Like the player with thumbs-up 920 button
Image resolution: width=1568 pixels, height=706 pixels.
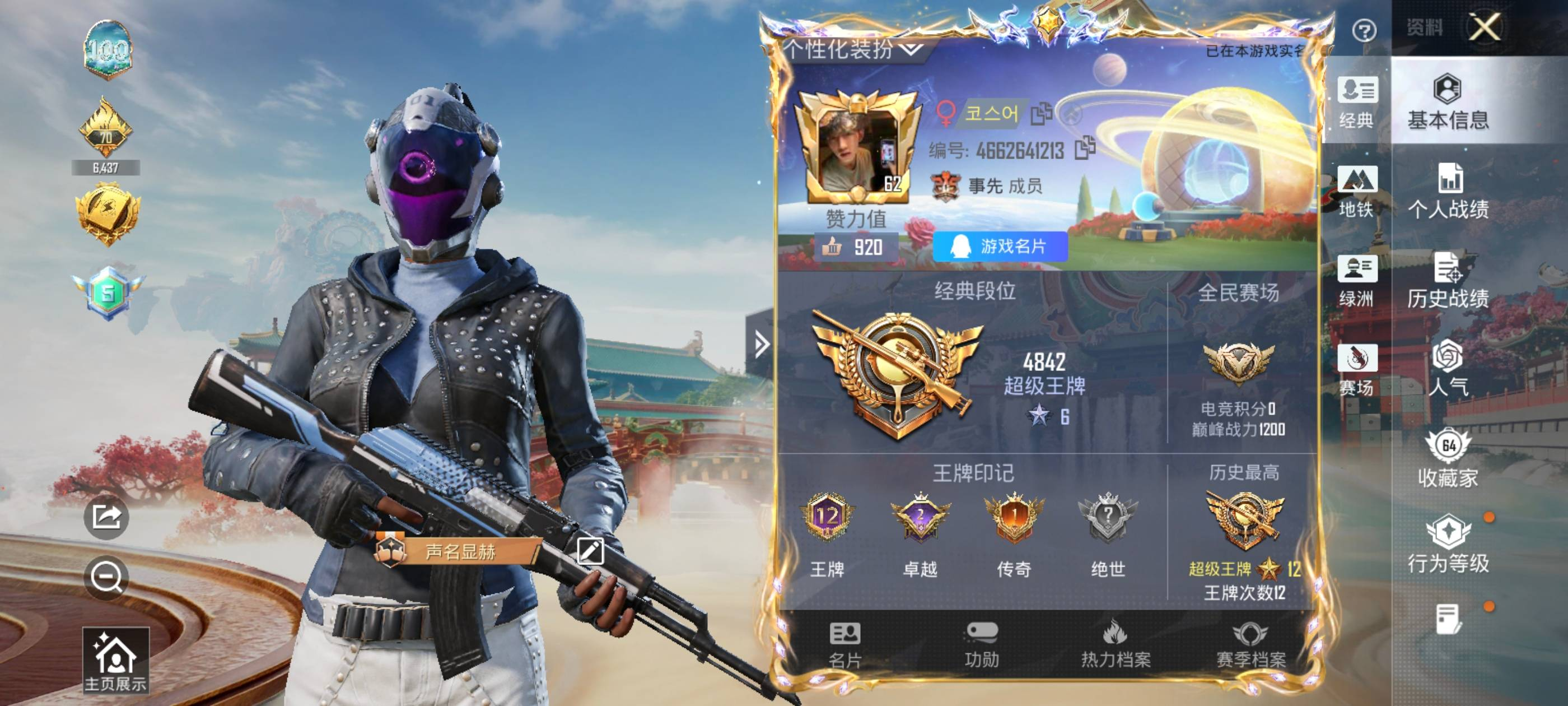pos(852,247)
